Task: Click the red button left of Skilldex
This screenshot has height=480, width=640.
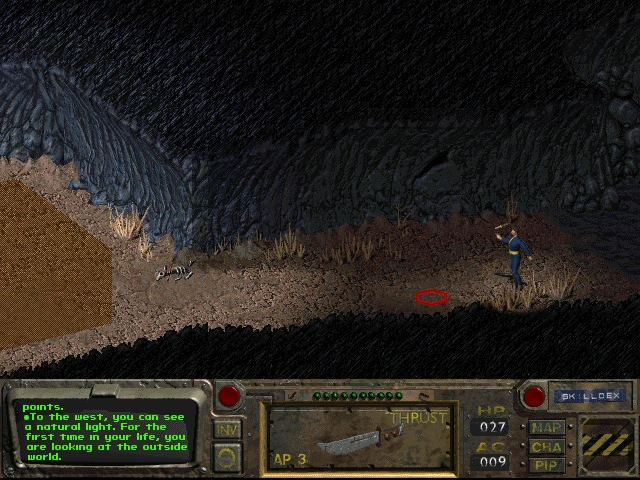Action: click(x=533, y=396)
